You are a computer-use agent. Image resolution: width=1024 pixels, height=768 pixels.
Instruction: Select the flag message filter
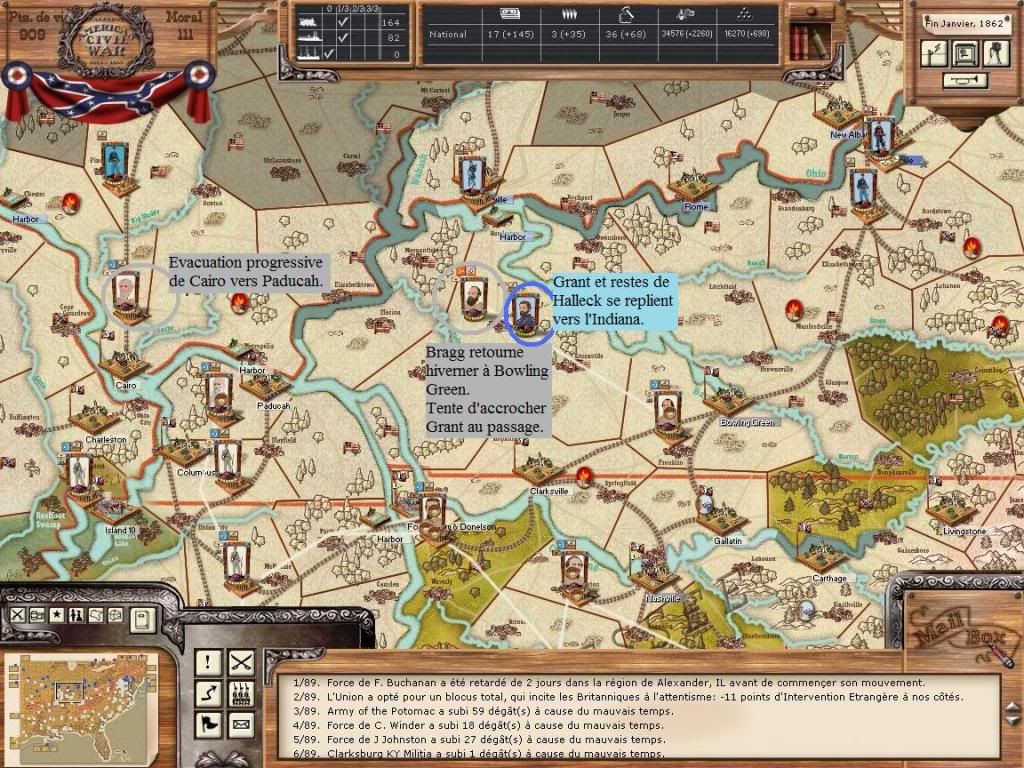(x=208, y=723)
